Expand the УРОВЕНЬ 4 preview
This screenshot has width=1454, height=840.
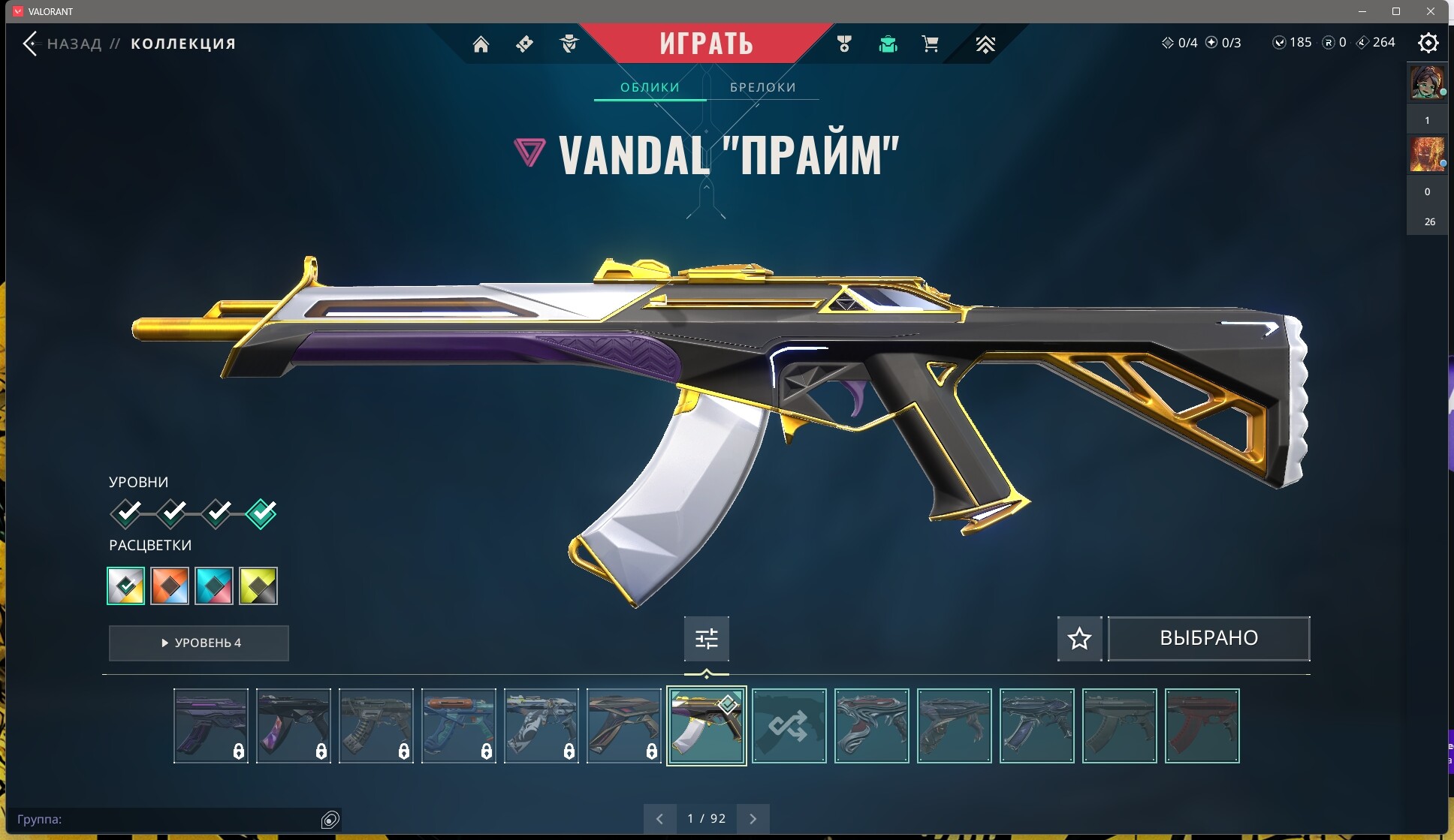pos(198,643)
